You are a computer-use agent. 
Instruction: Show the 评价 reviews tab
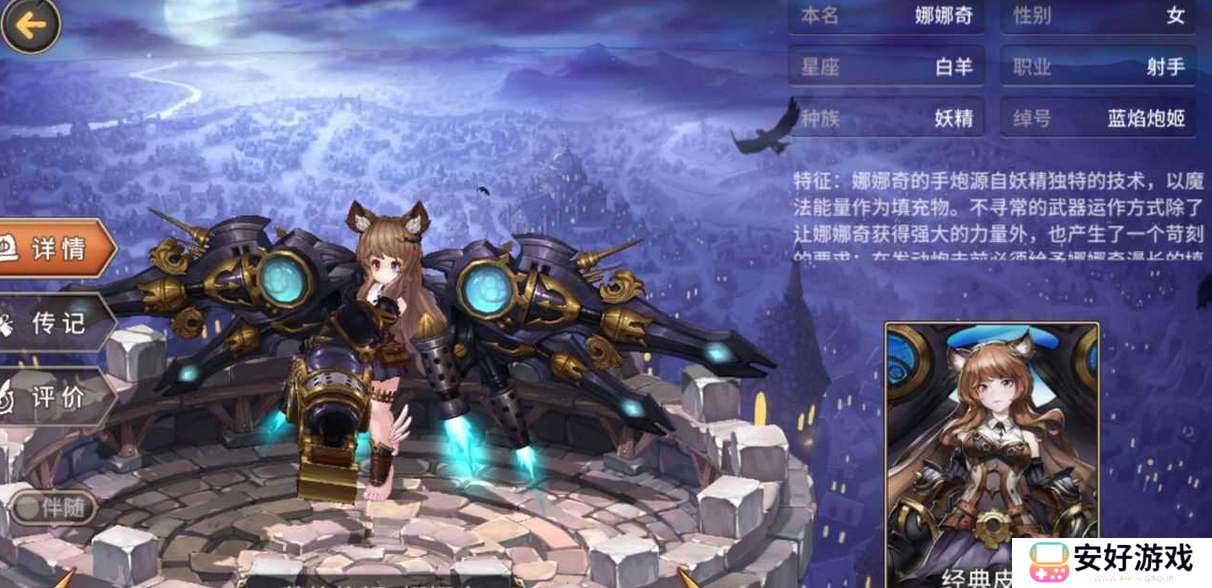click(55, 396)
